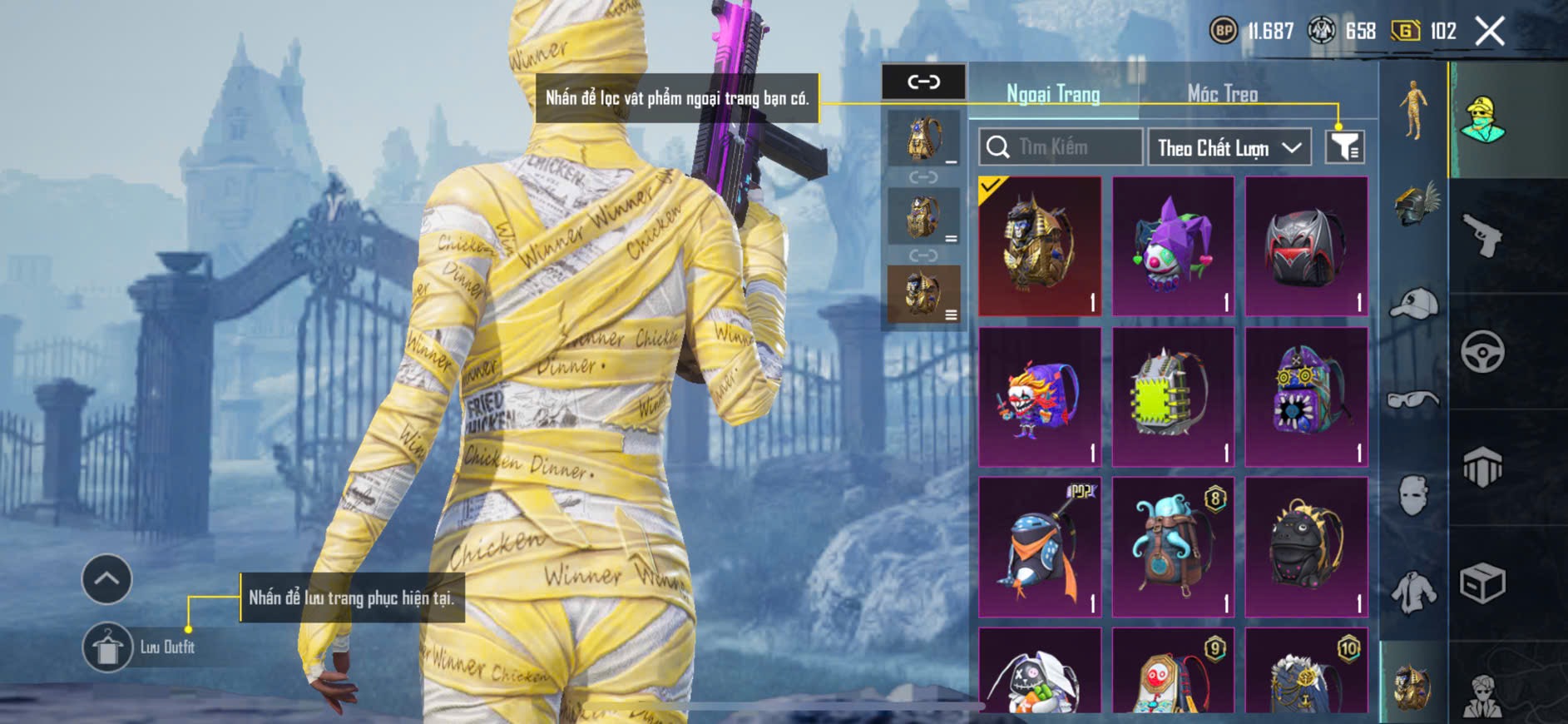Switch to the Móc Treo tab
1568x724 pixels.
click(1222, 94)
